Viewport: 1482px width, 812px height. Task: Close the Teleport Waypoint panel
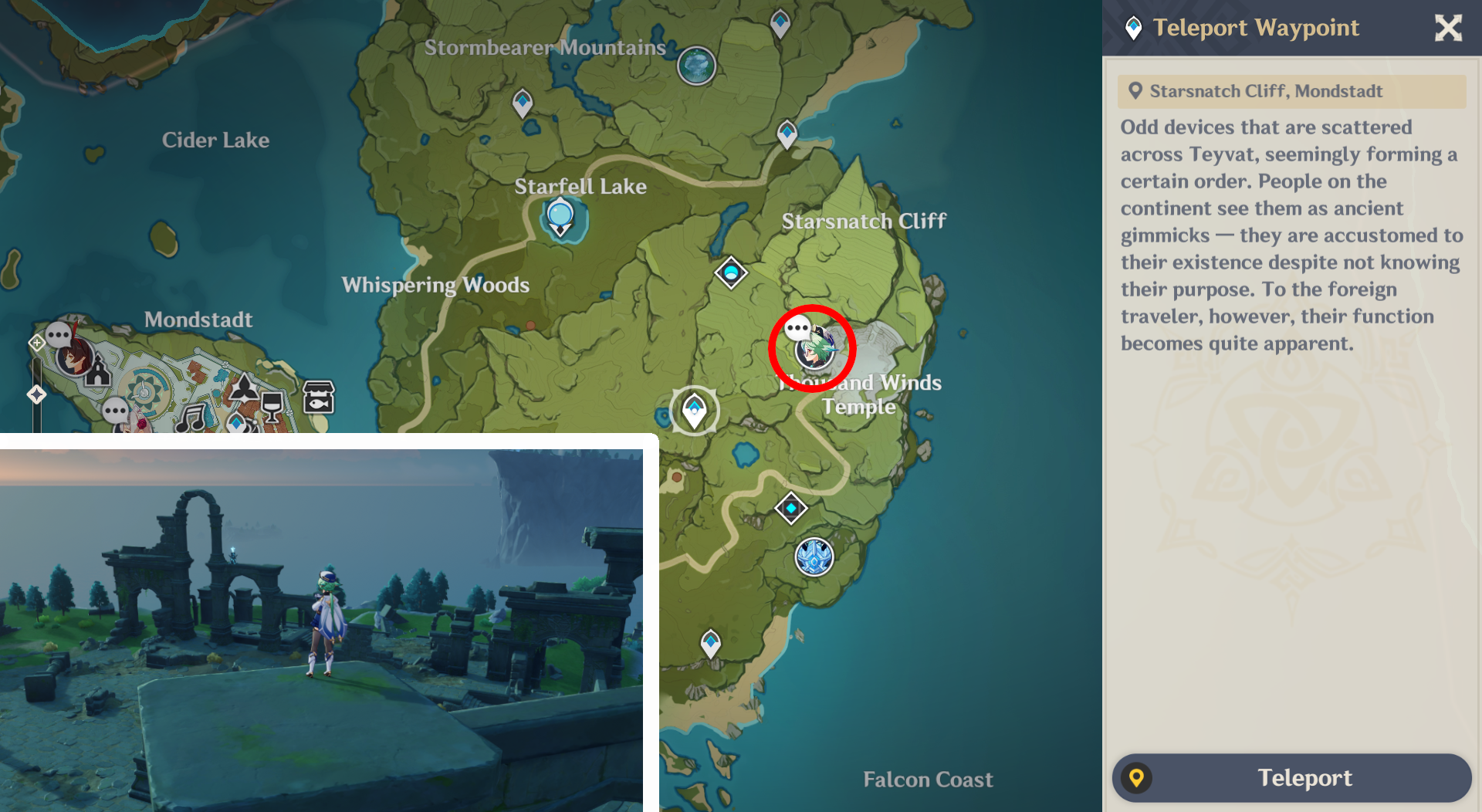tap(1448, 28)
